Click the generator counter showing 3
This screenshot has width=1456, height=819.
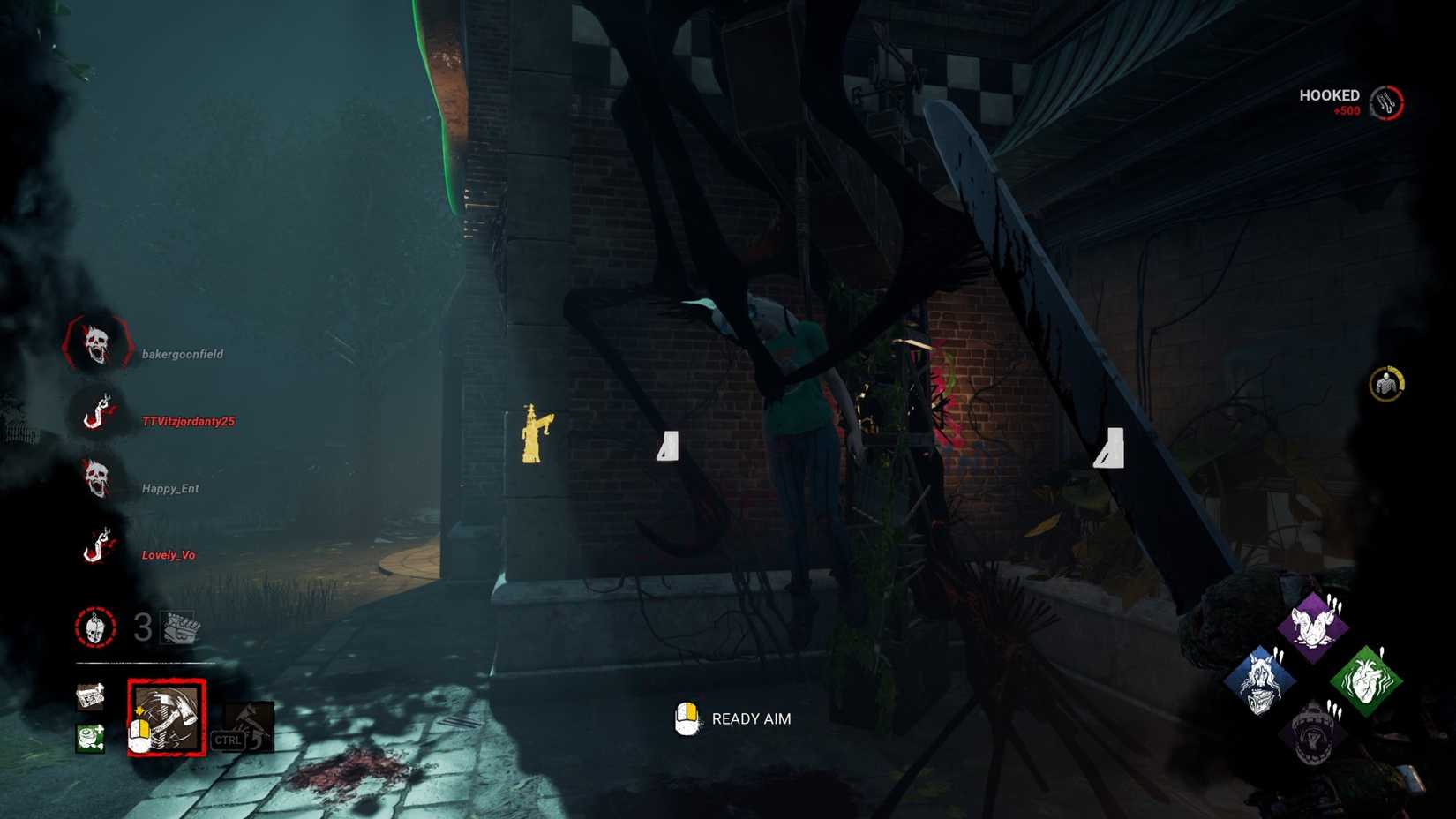(x=138, y=627)
